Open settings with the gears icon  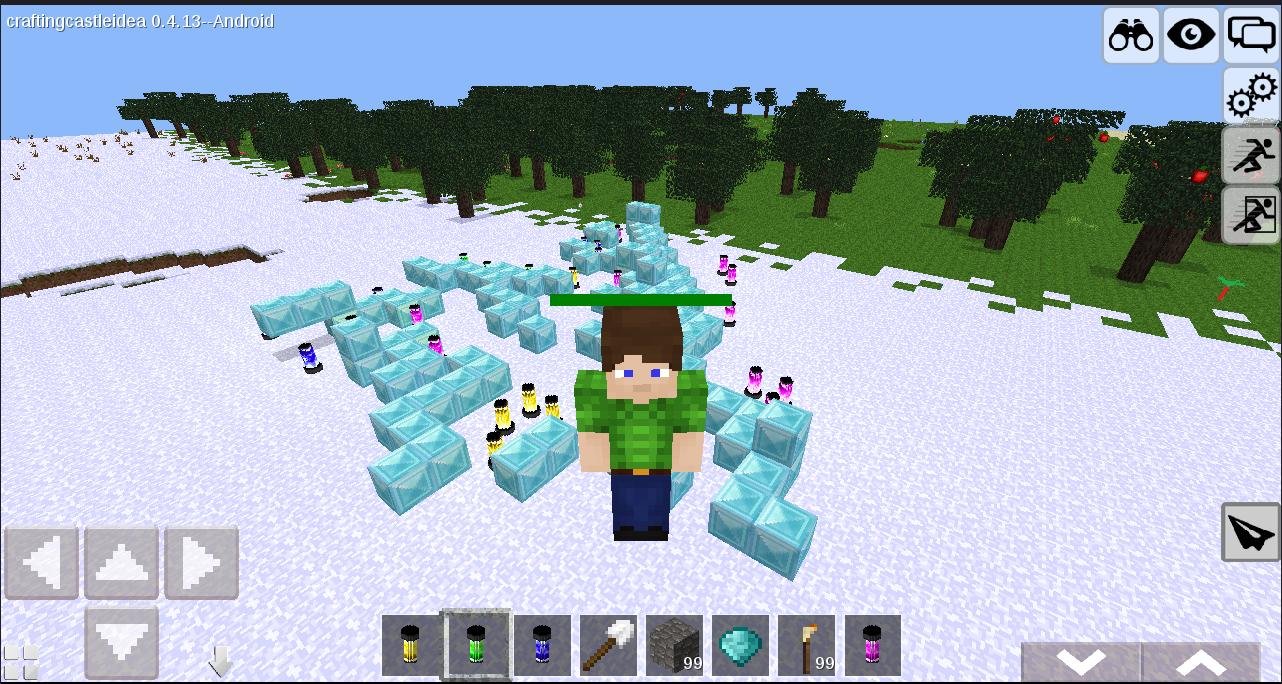(1251, 96)
